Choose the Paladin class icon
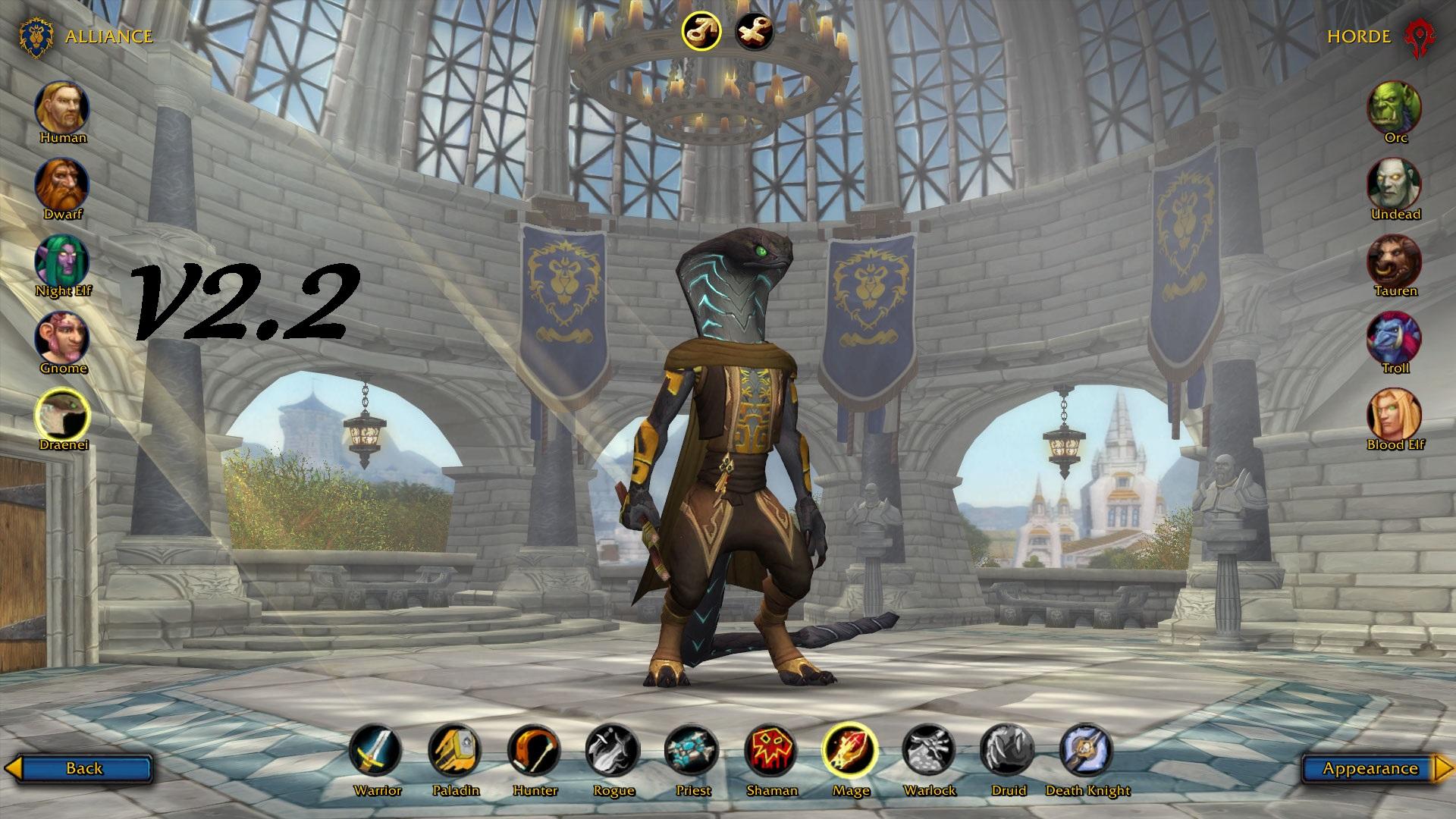Viewport: 1456px width, 819px height. 455,751
